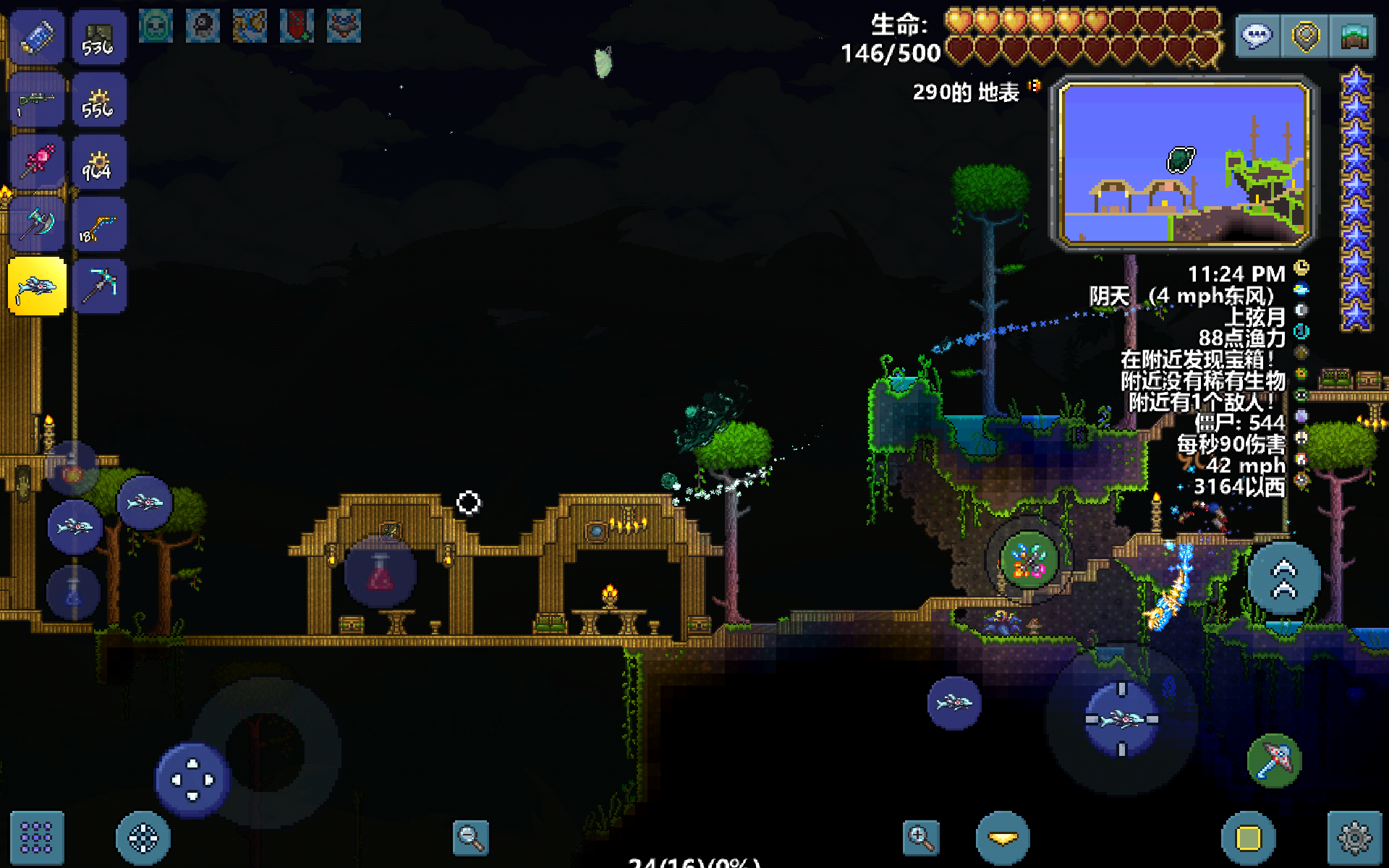Choose the pink staff hotbar slot
This screenshot has height=868, width=1389.
pos(37,163)
